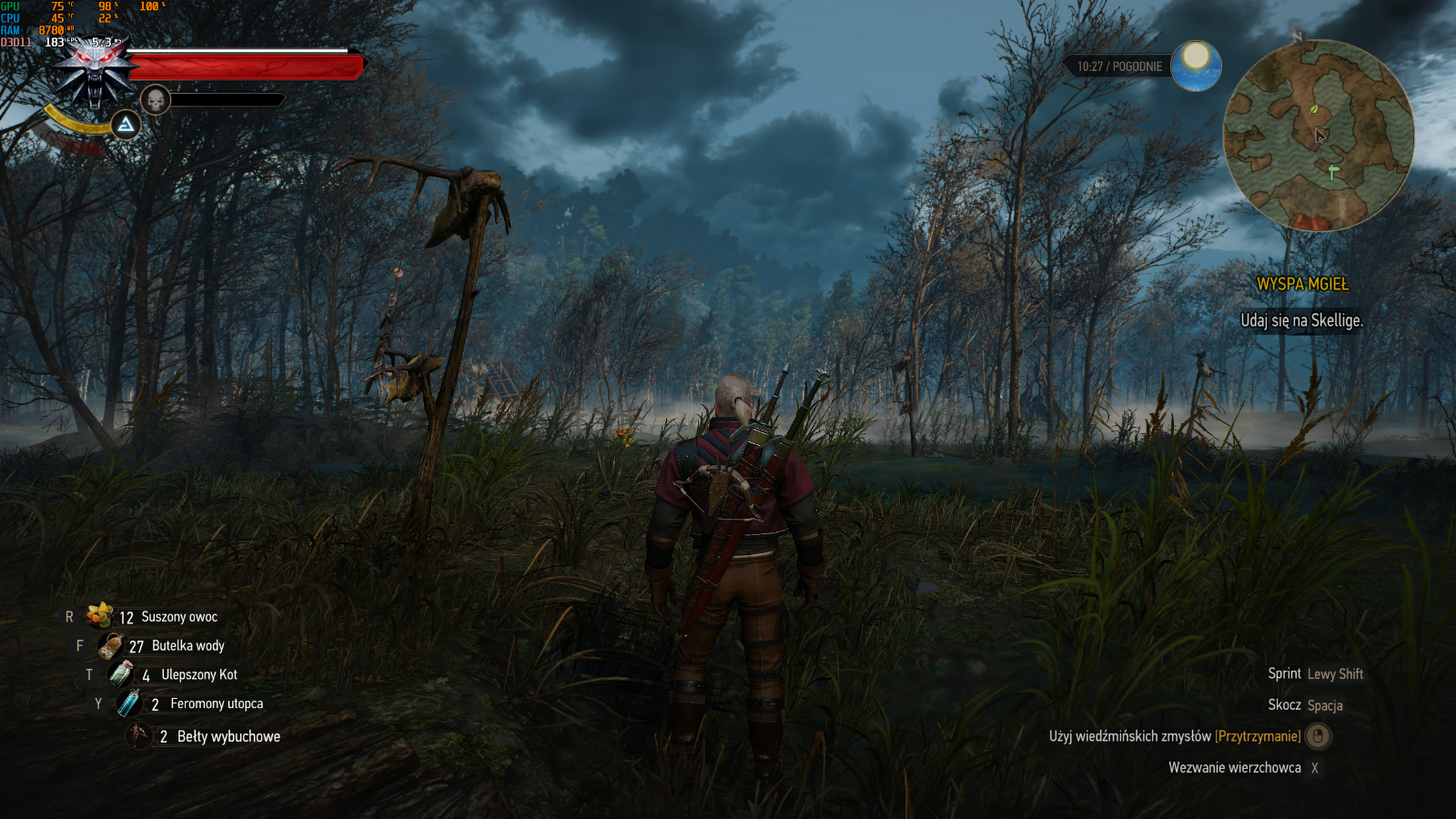
Task: Choose the Feromony utopca potion slot
Action: (x=129, y=703)
